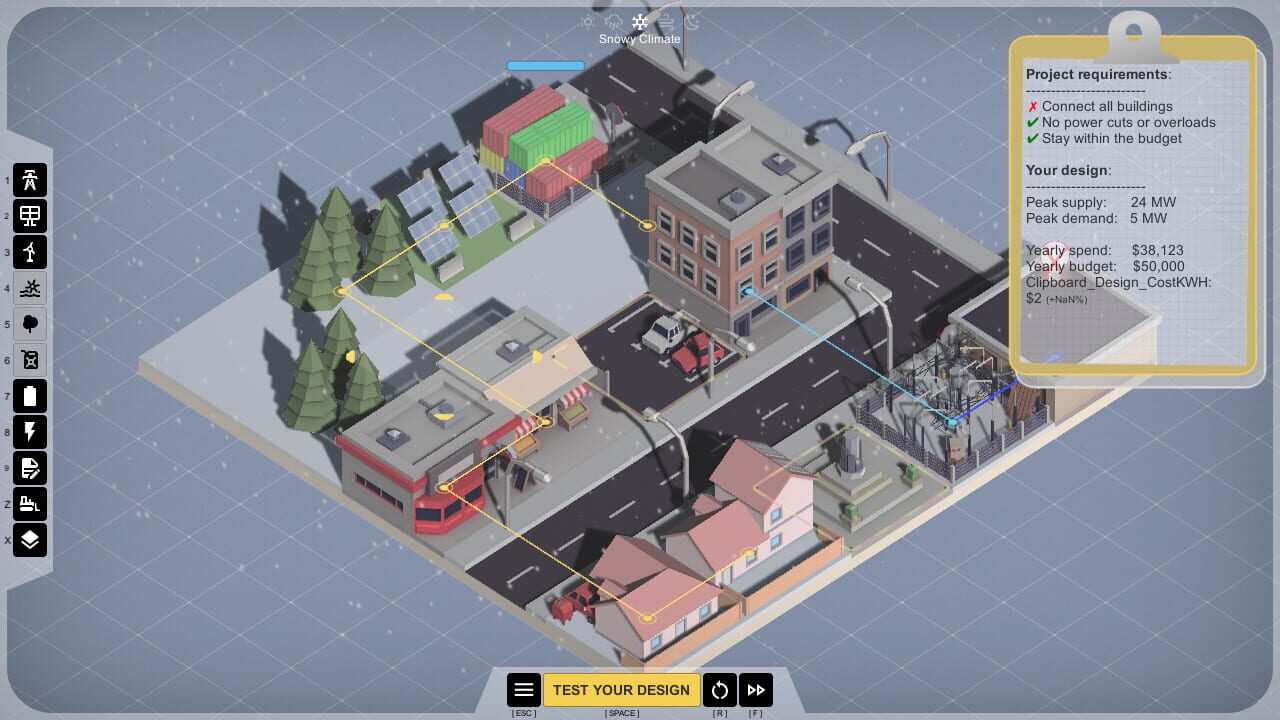This screenshot has width=1280, height=720.
Task: Switch weather to sunny conditions
Action: 588,22
